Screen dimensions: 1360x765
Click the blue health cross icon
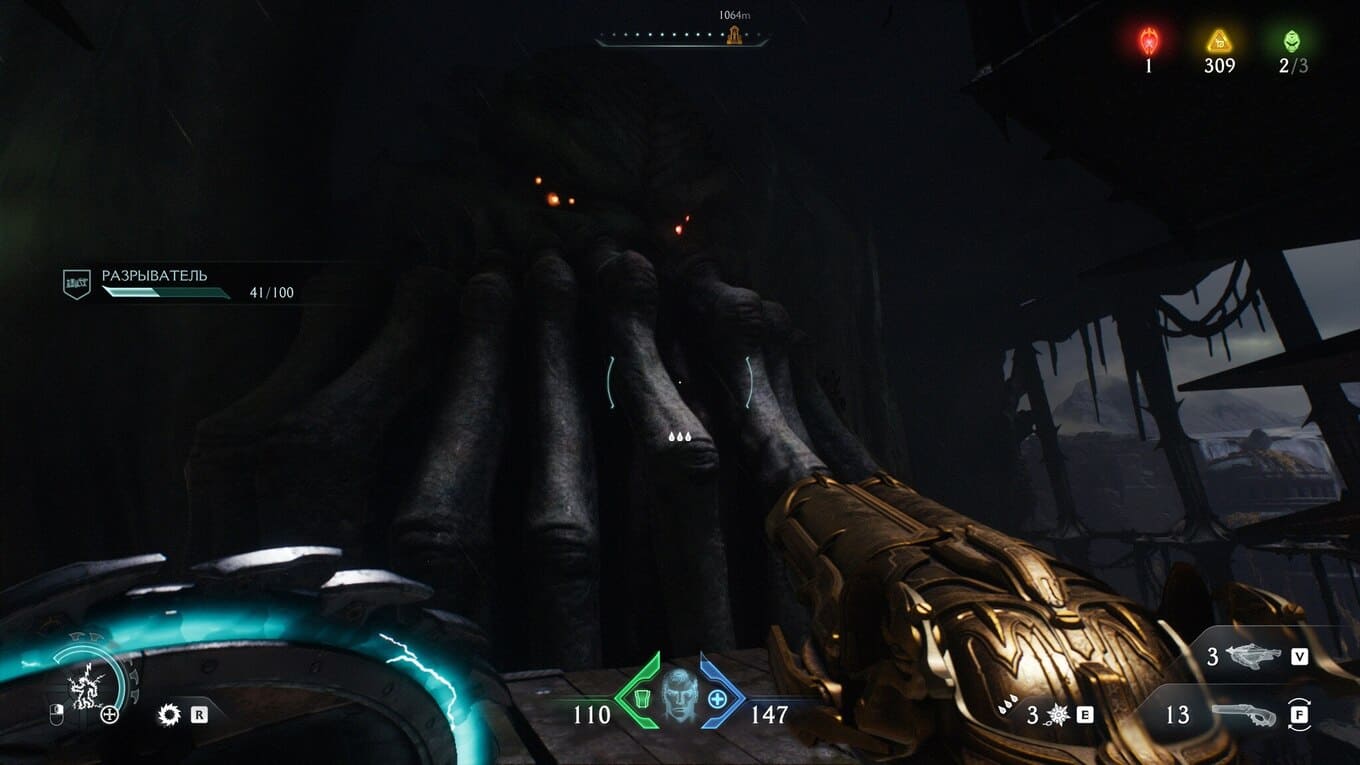click(717, 697)
